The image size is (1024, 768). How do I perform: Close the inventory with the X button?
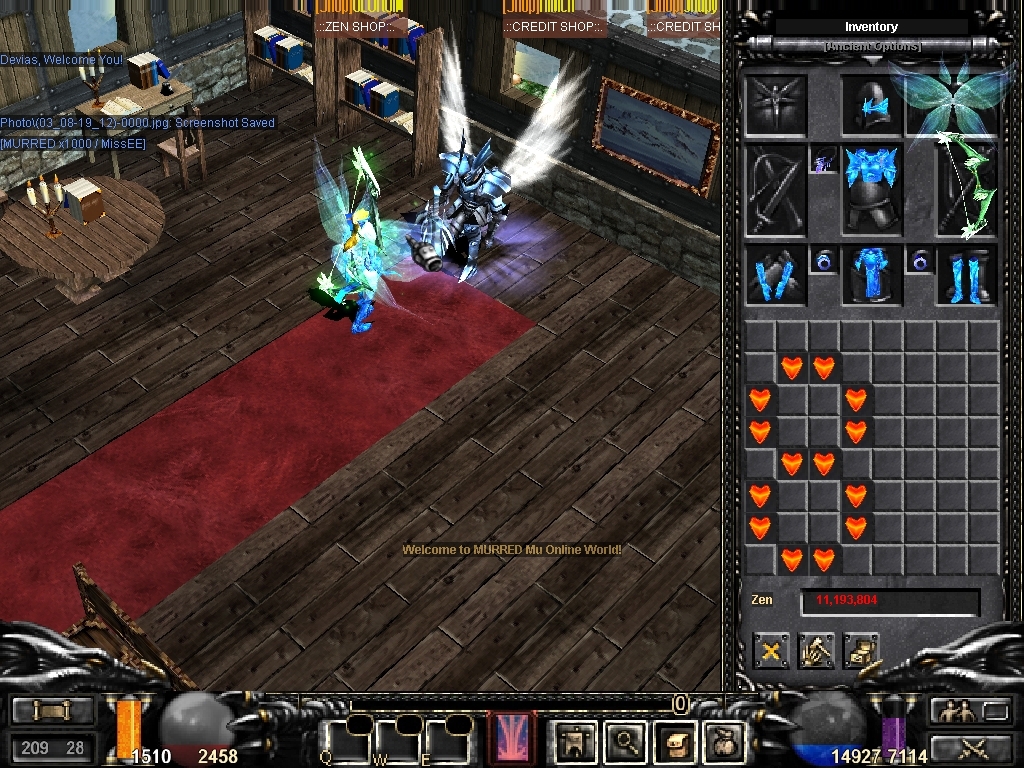coord(771,652)
